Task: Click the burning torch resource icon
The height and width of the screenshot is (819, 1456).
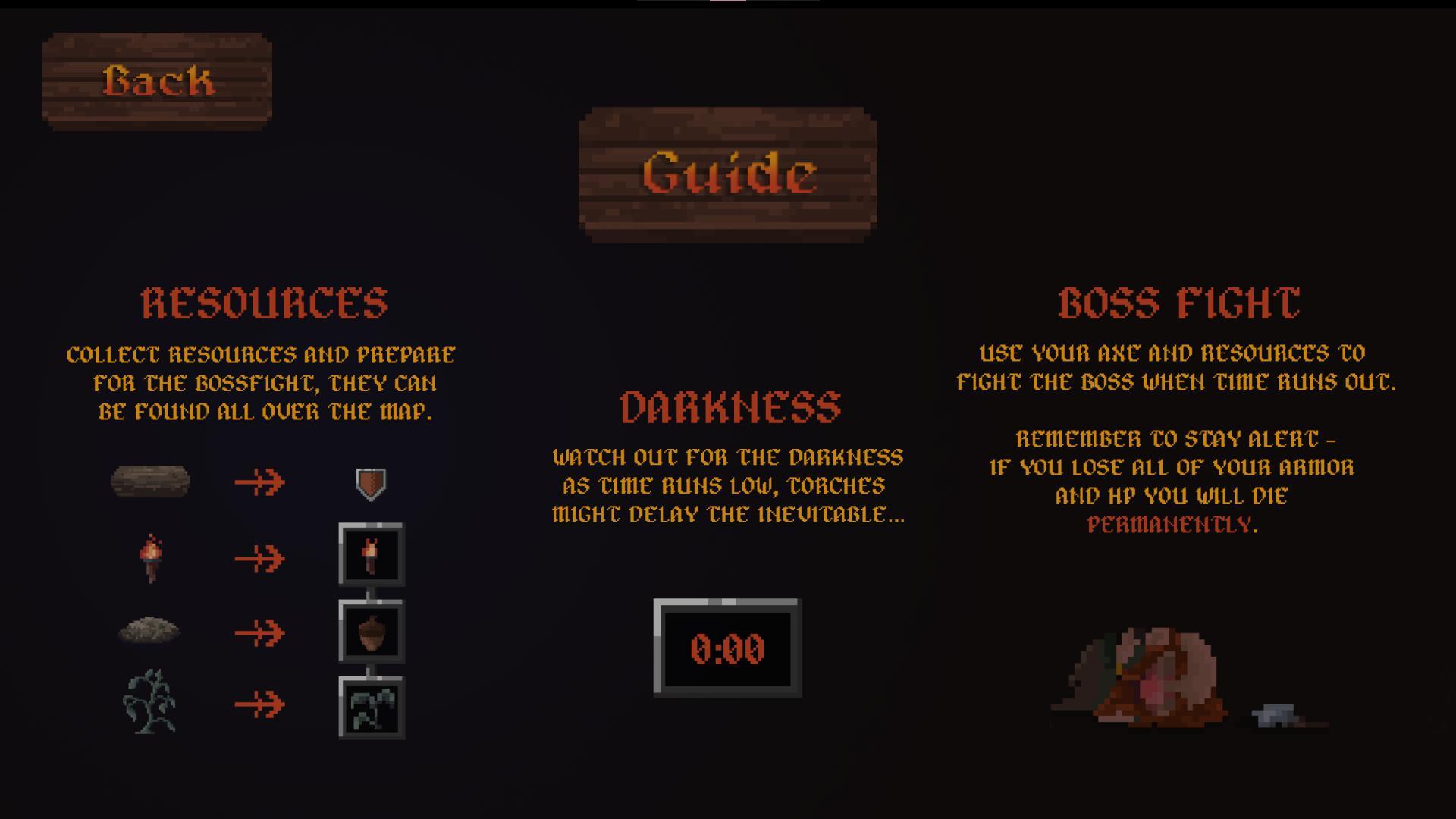Action: [152, 560]
